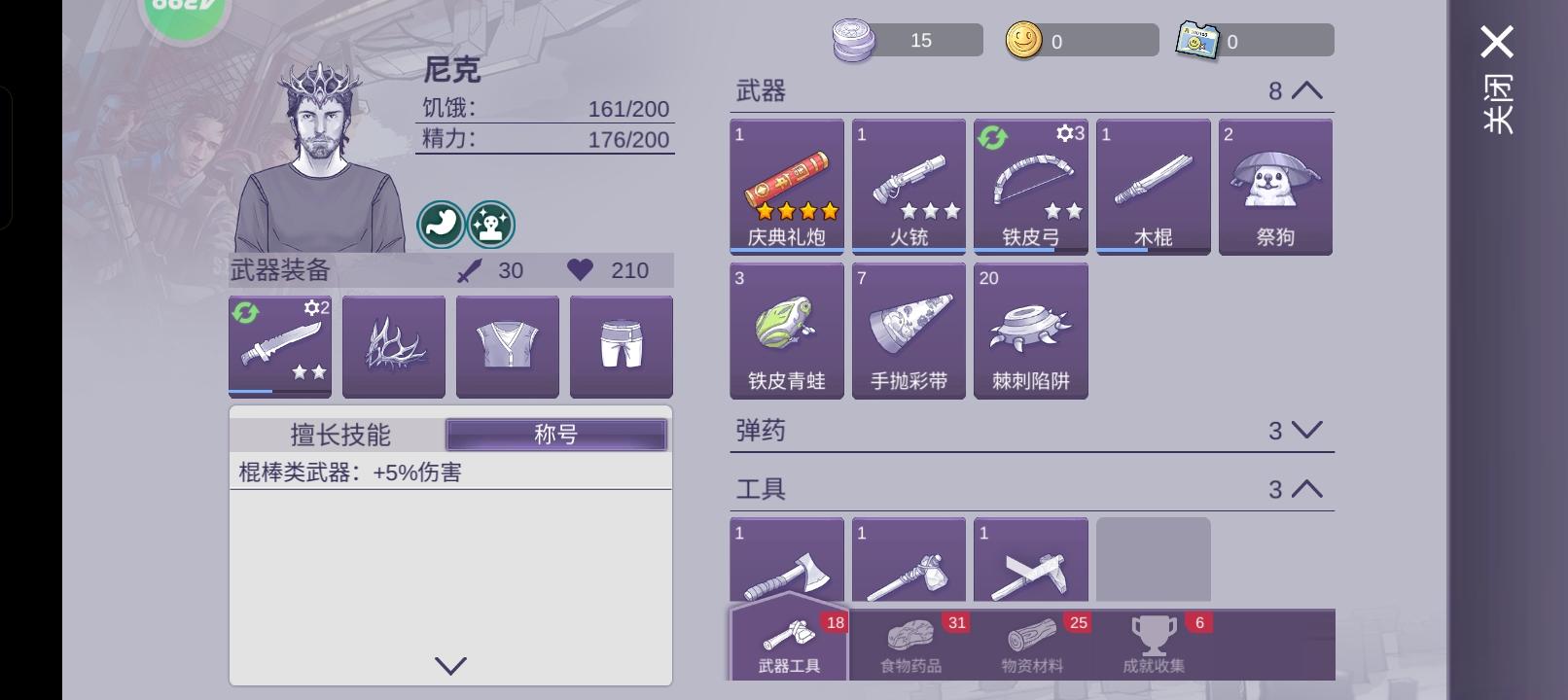Click the equipped knife slot
Image resolution: width=1568 pixels, height=700 pixels.
click(x=280, y=346)
